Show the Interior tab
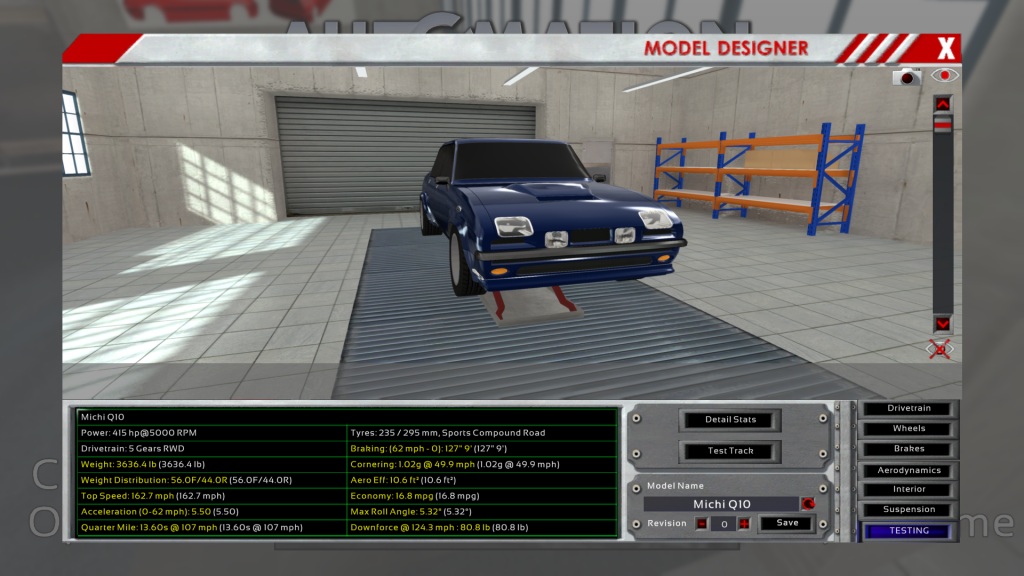The width and height of the screenshot is (1024, 576). (x=909, y=490)
